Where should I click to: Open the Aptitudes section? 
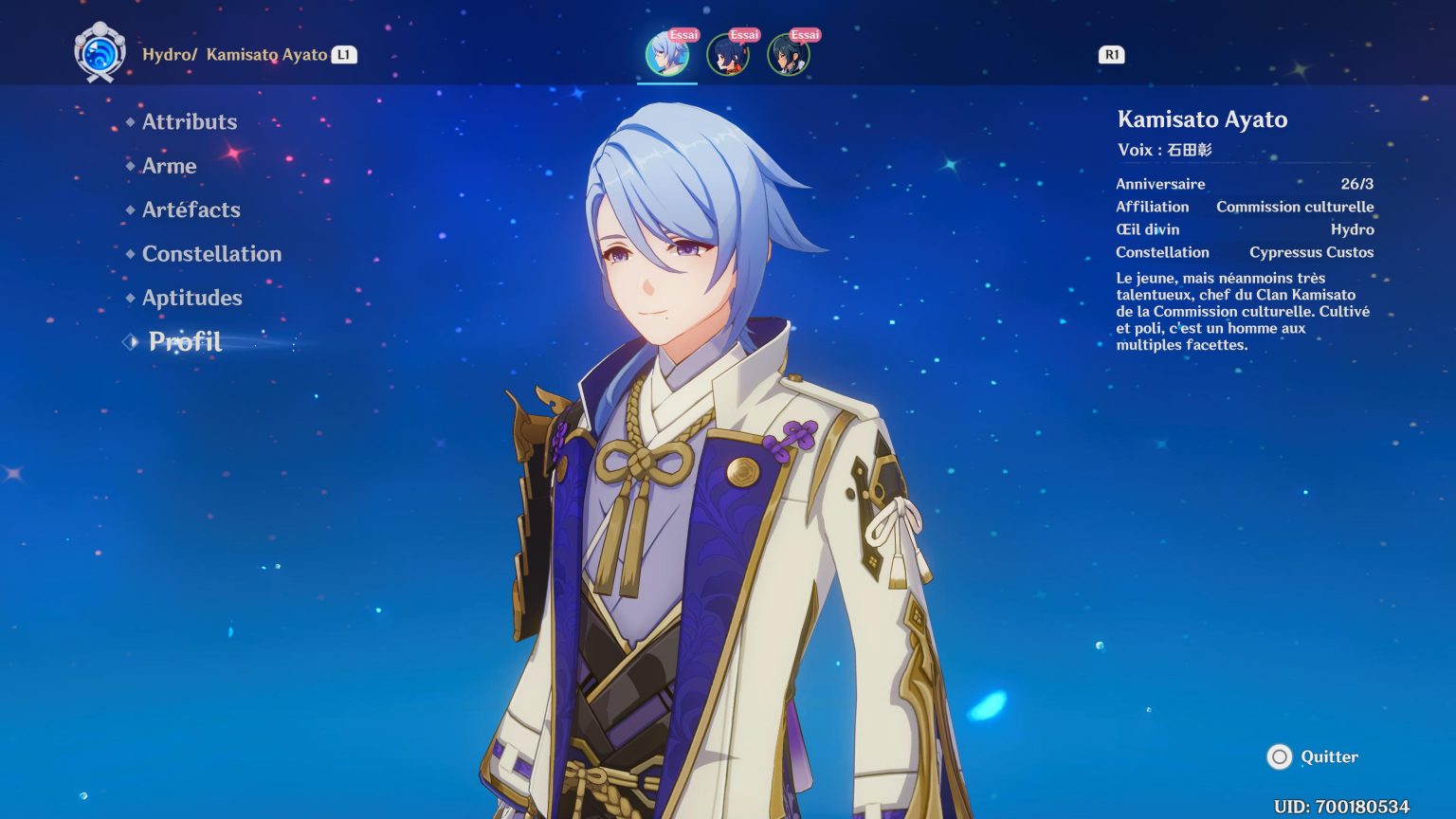(191, 298)
